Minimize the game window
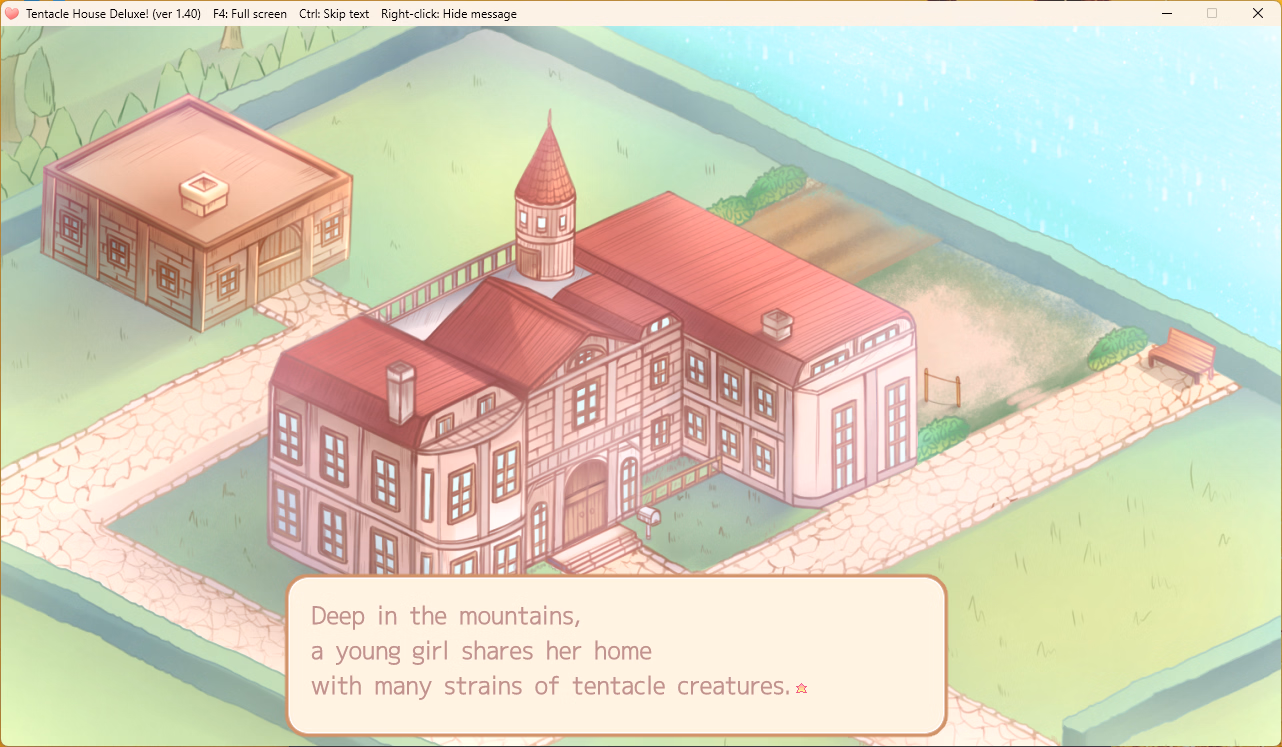 click(x=1166, y=14)
